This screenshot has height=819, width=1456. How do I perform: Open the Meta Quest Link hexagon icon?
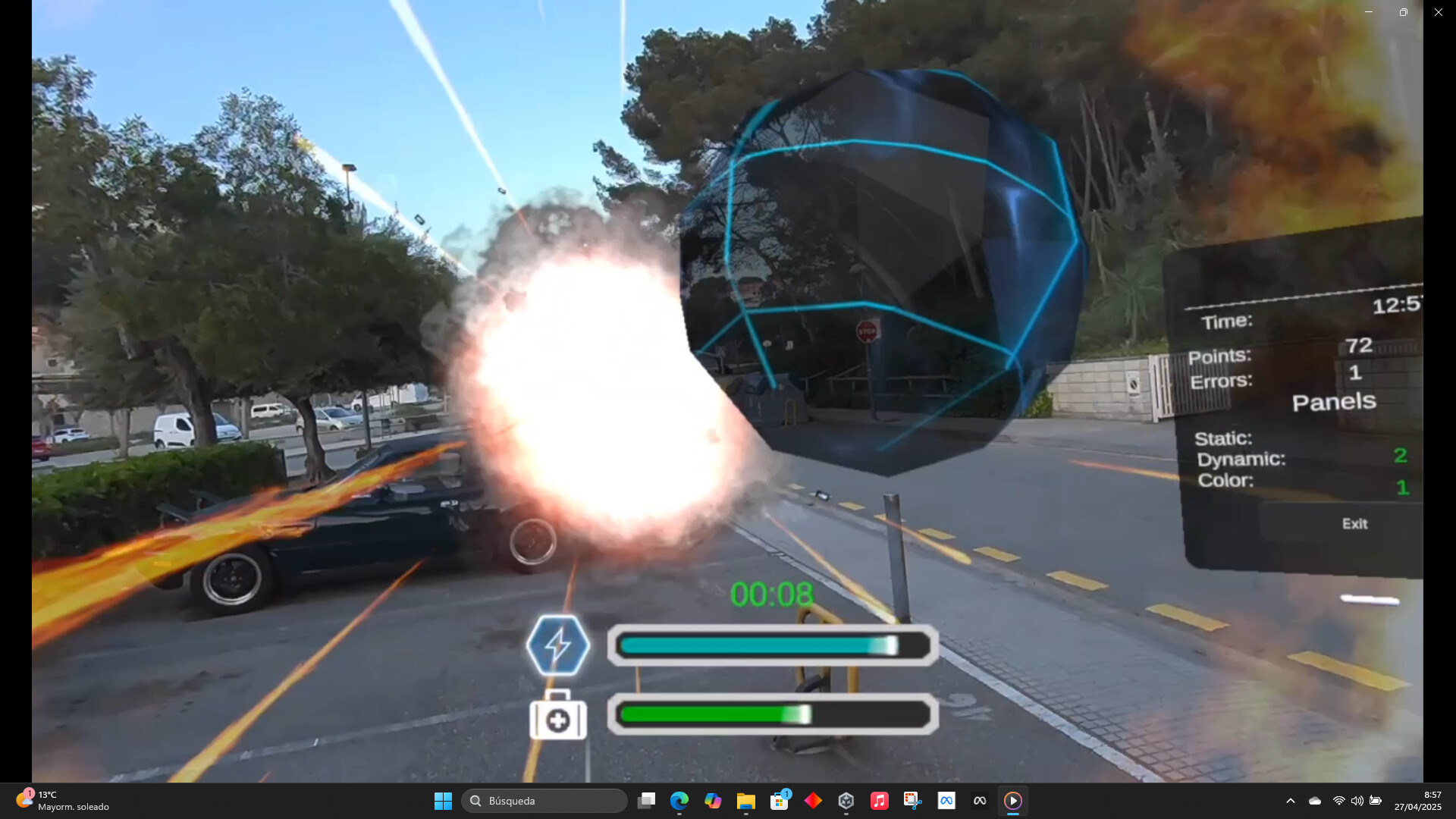pos(846,800)
